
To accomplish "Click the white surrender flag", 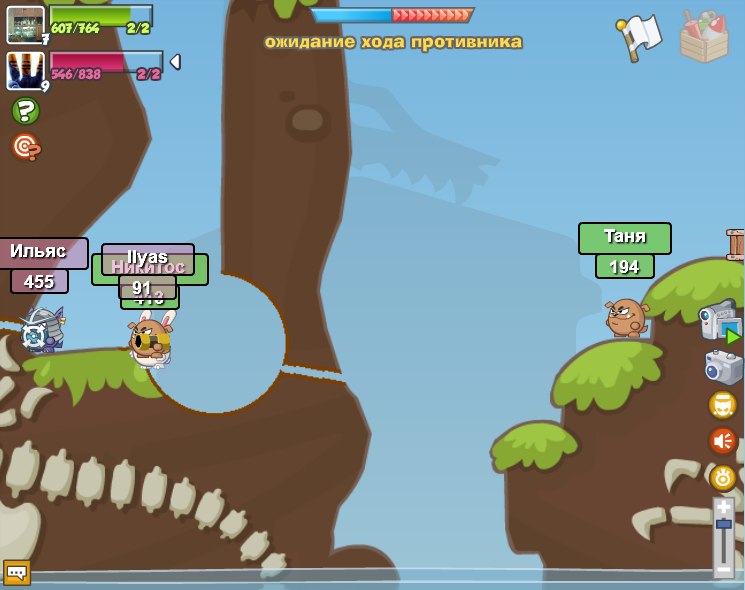I will [x=640, y=37].
